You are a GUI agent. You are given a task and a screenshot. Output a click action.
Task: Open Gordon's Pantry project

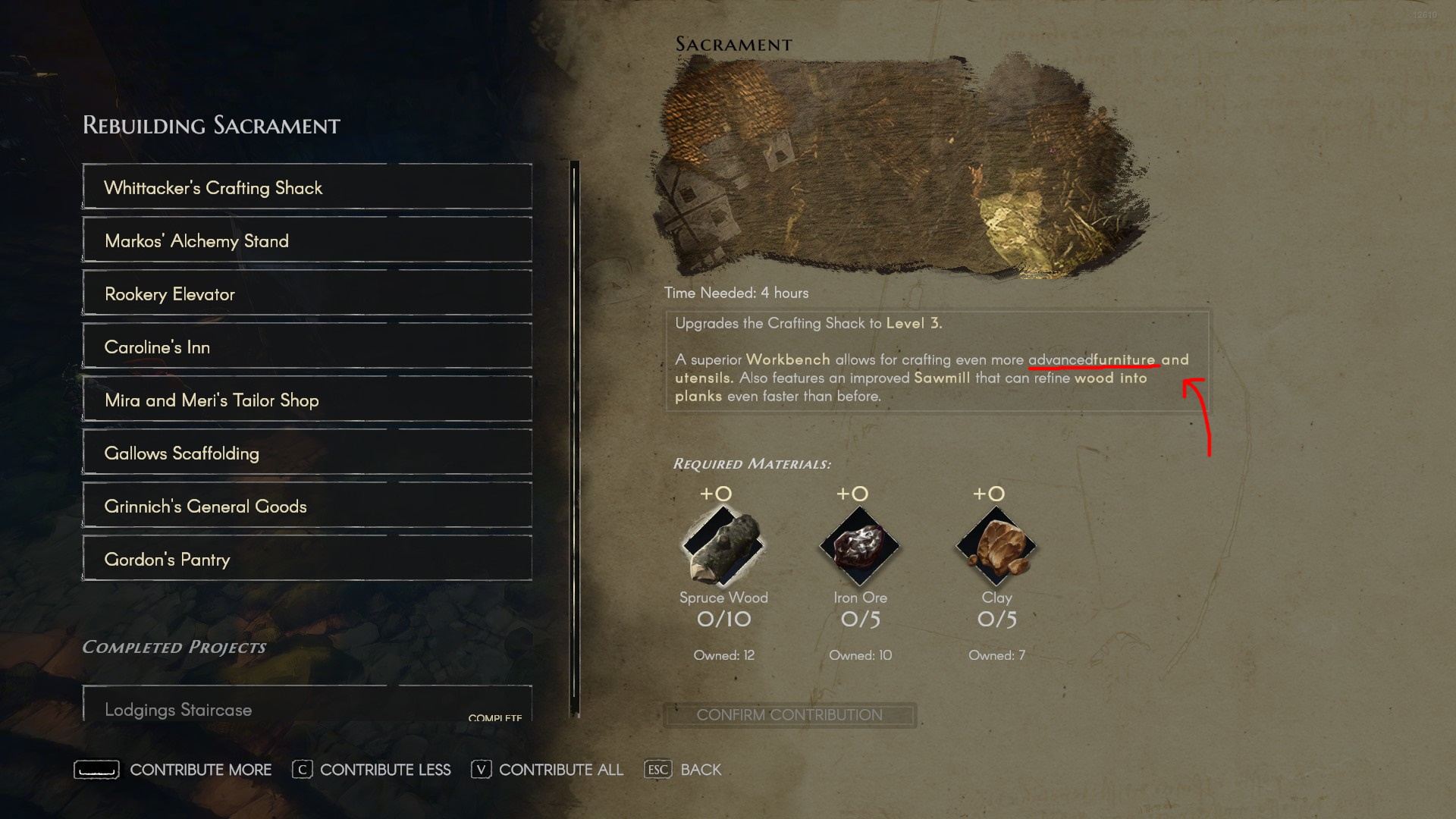(306, 559)
